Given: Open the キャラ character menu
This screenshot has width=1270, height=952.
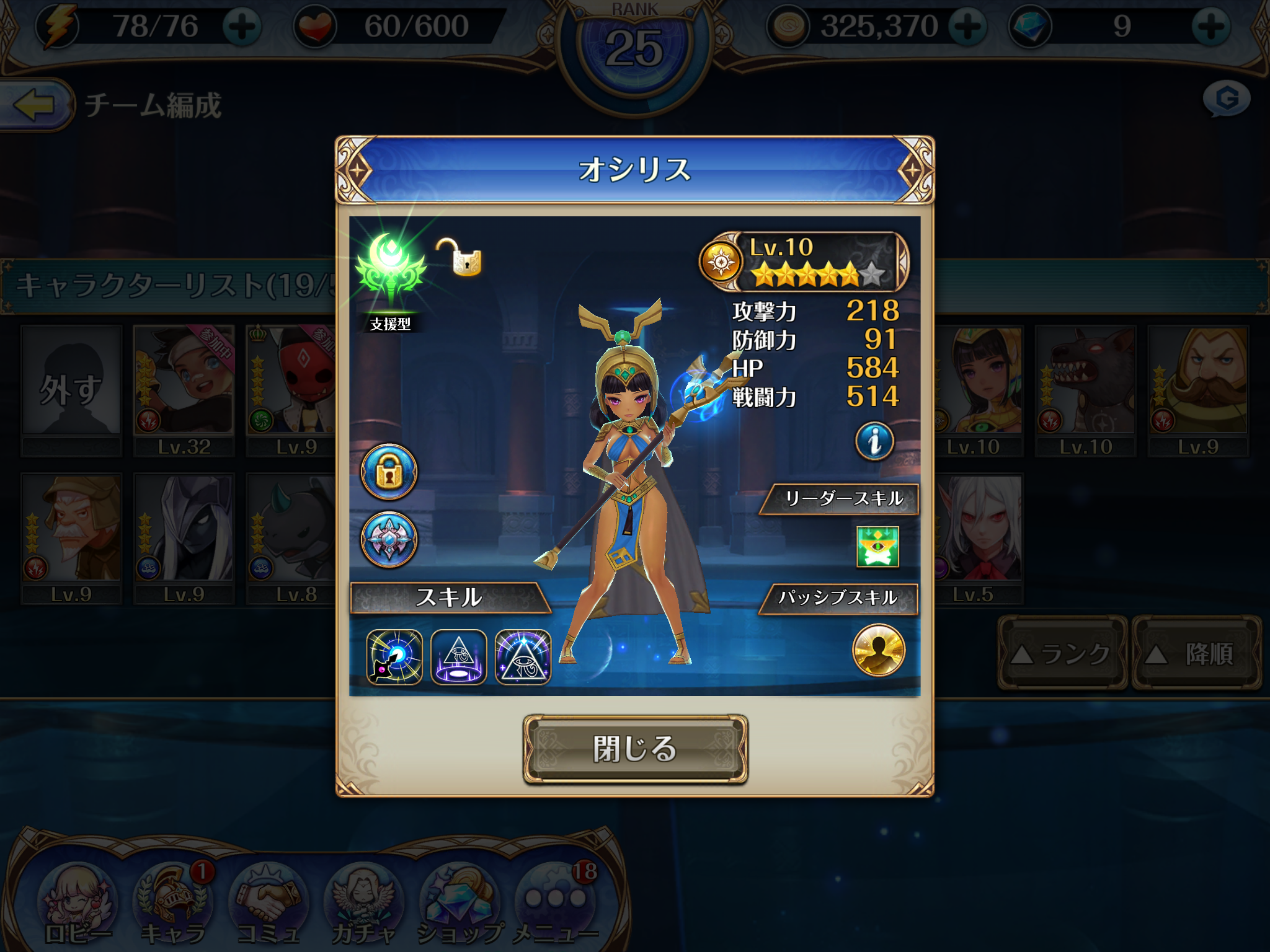Looking at the screenshot, I should (172, 905).
